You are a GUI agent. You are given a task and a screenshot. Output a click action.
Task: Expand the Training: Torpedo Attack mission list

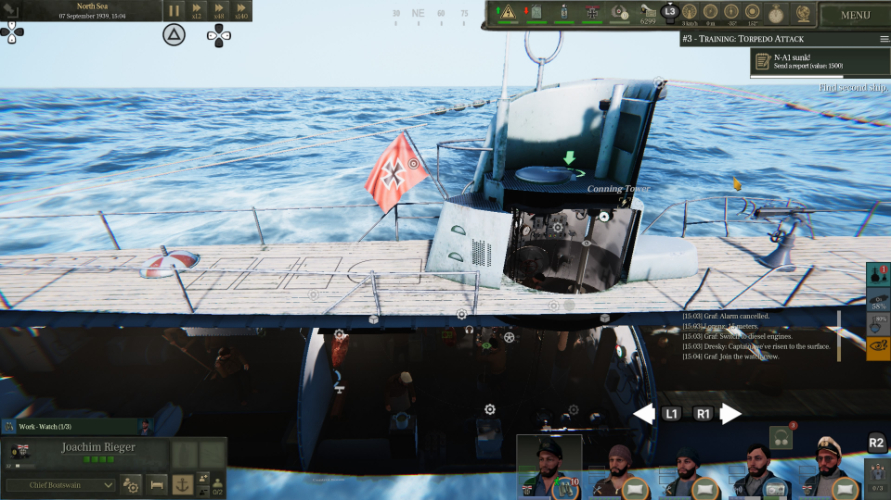884,38
